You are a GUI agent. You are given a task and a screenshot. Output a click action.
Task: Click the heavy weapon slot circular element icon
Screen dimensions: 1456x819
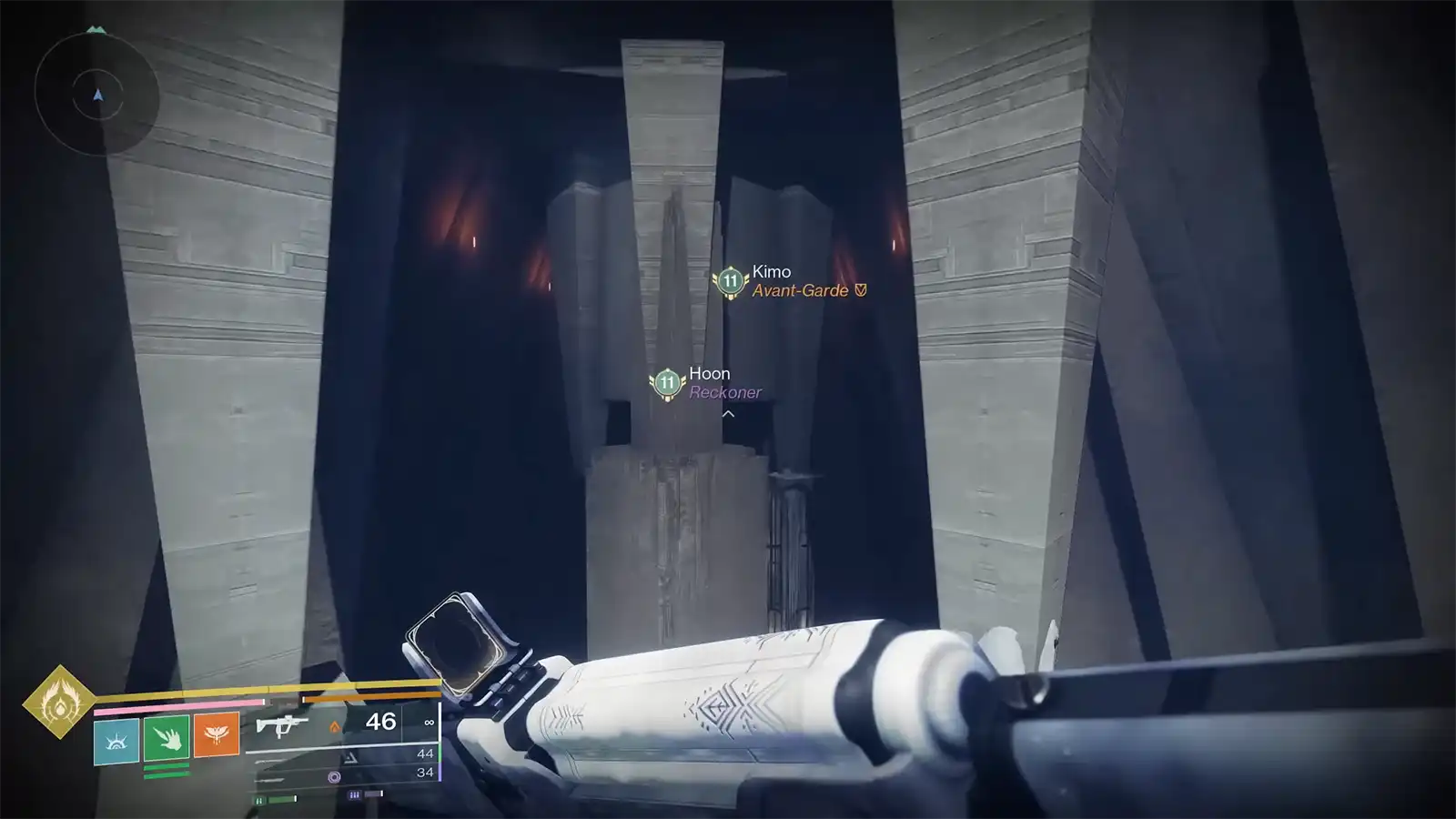click(335, 776)
